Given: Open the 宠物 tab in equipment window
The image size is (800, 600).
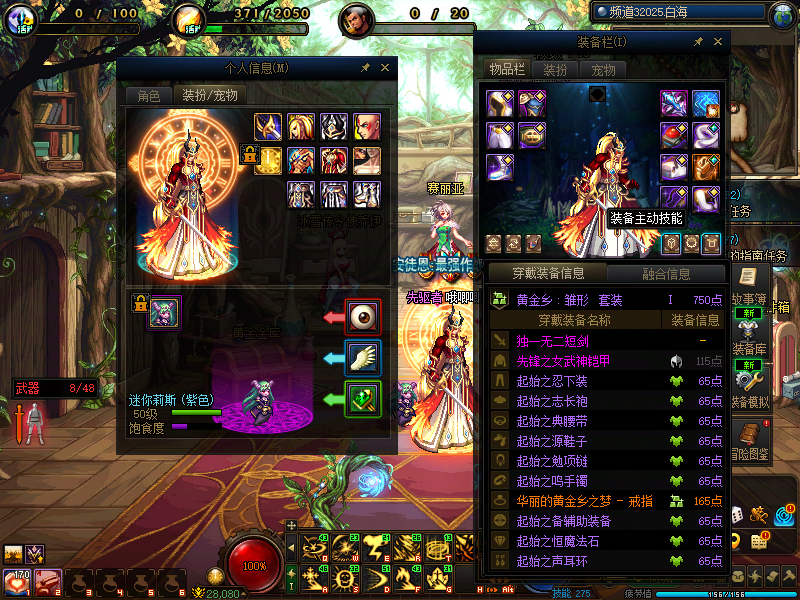Looking at the screenshot, I should 603,70.
